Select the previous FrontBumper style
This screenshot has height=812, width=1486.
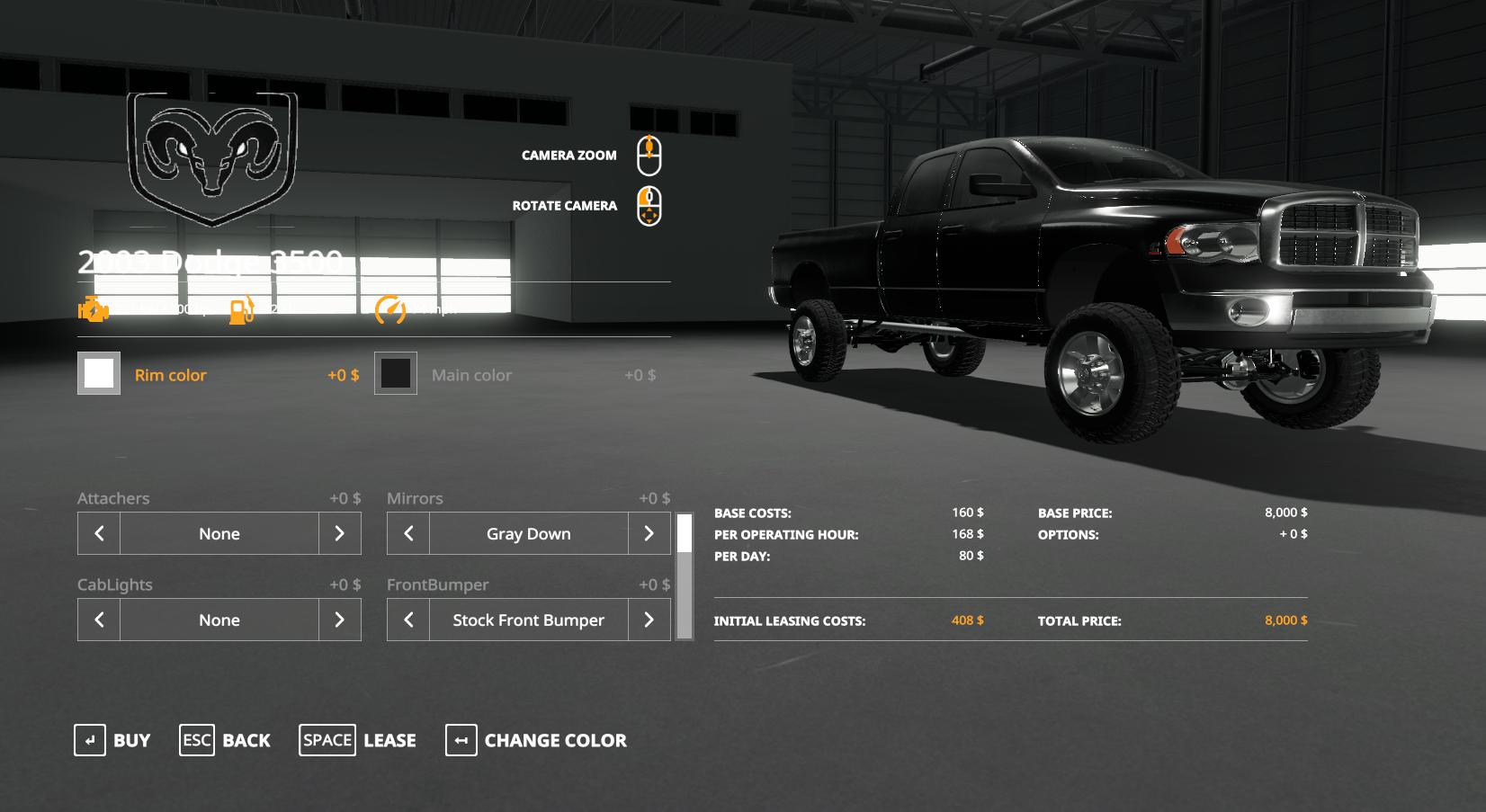click(x=408, y=620)
